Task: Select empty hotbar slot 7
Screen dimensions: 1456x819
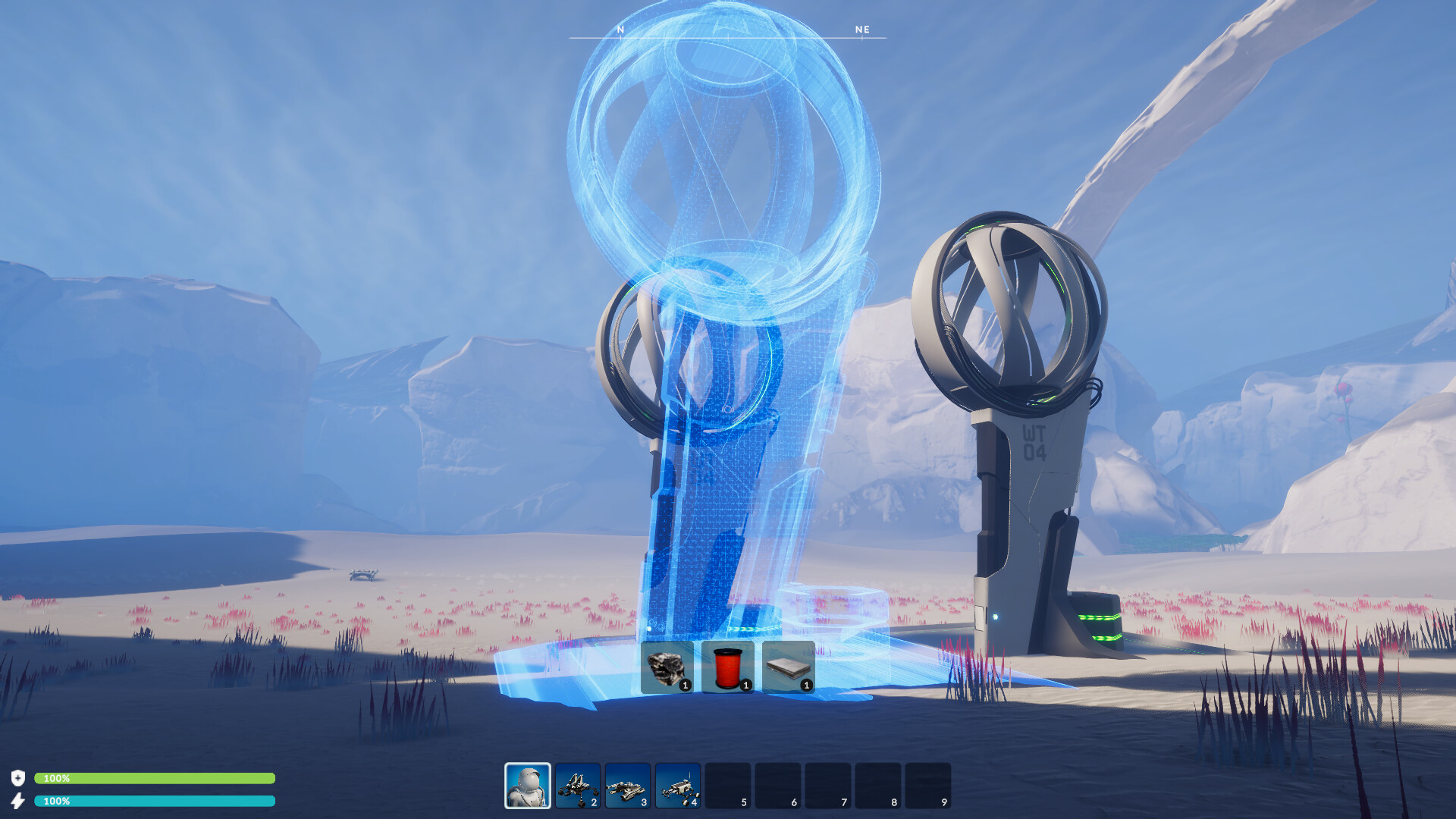Action: [x=828, y=784]
